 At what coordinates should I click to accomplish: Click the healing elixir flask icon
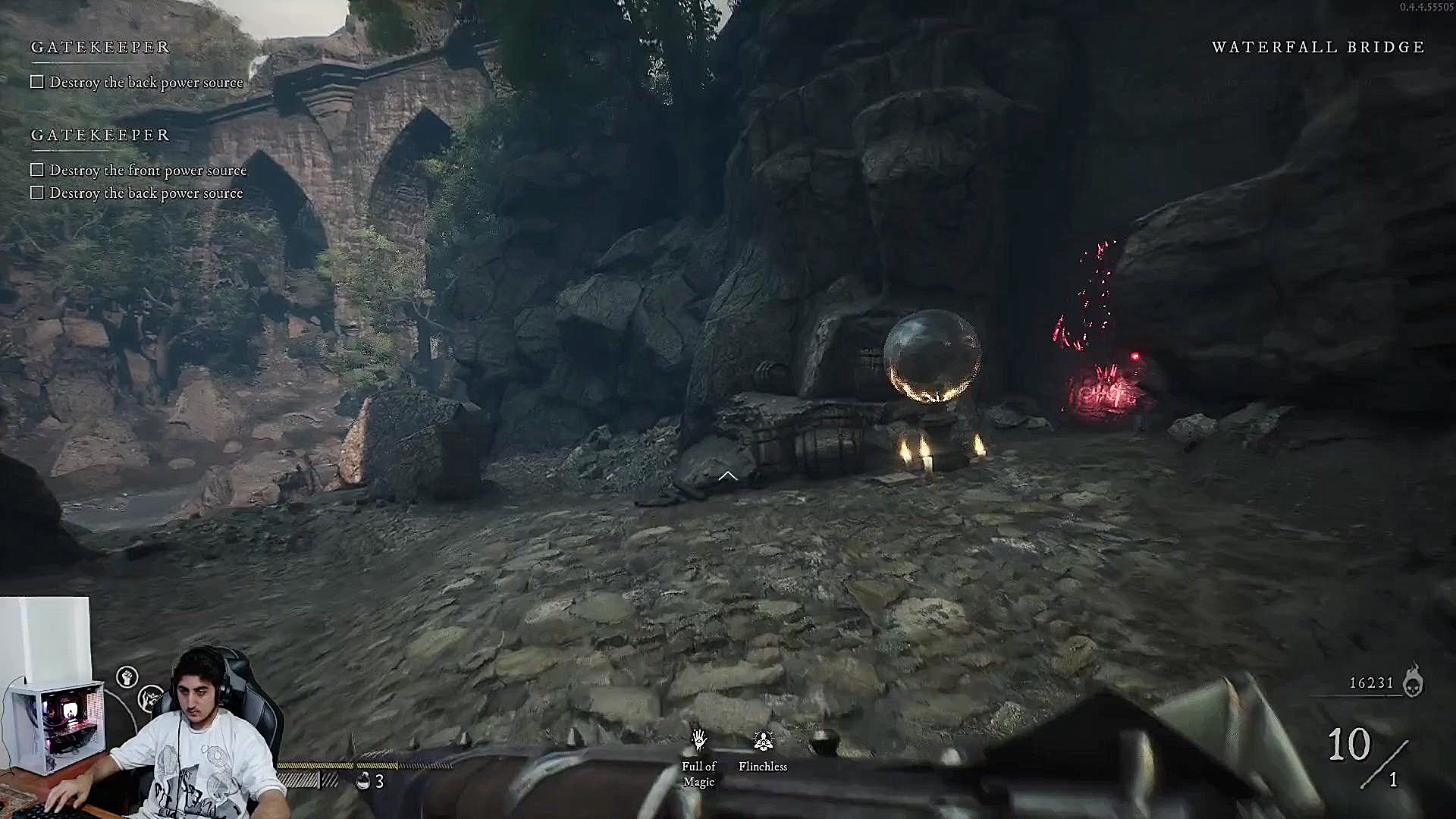pyautogui.click(x=363, y=781)
